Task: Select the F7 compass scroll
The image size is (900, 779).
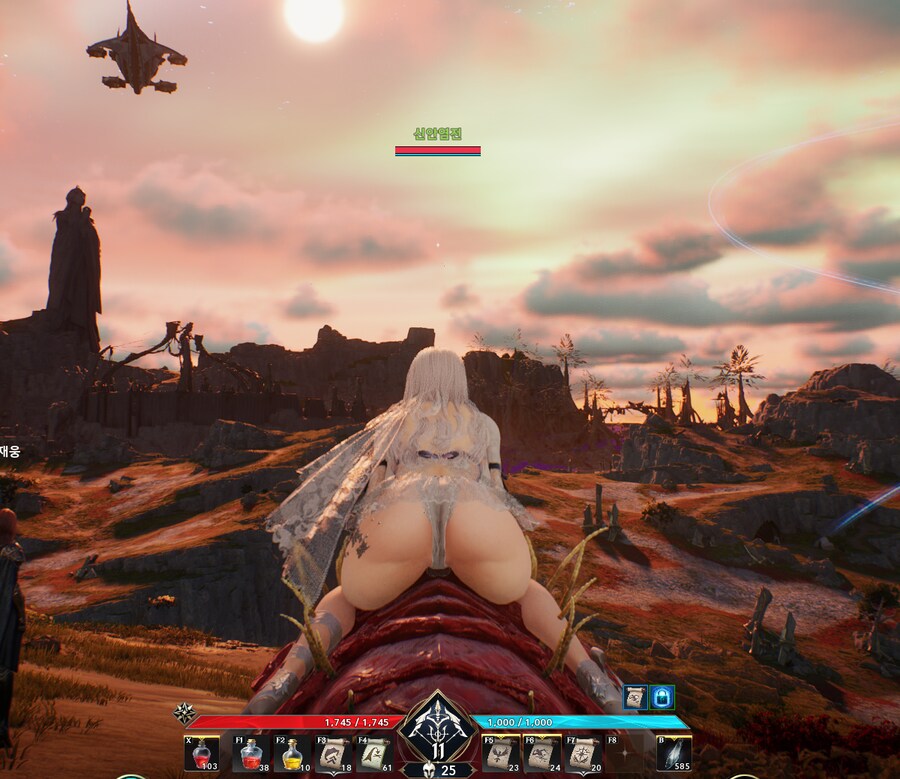Action: point(583,753)
